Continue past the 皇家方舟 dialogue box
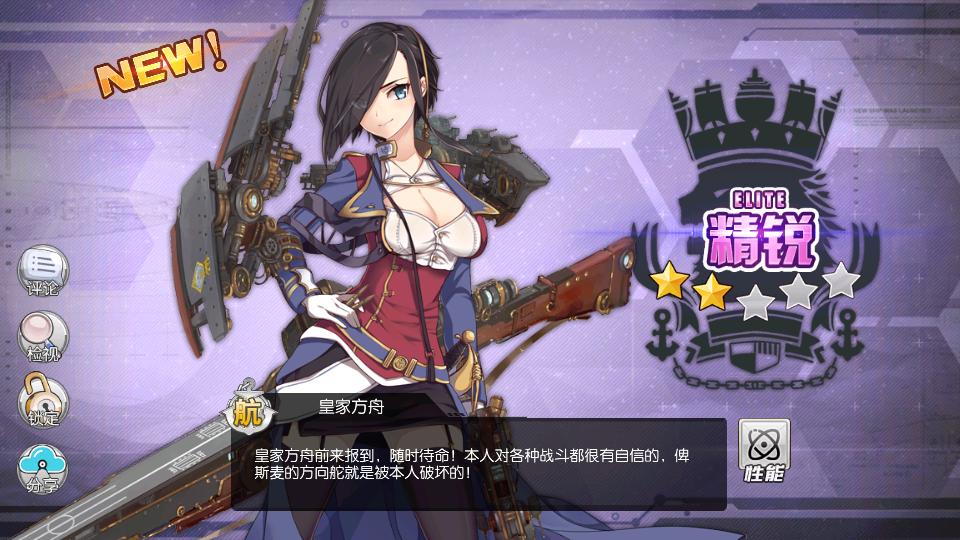 (478, 464)
